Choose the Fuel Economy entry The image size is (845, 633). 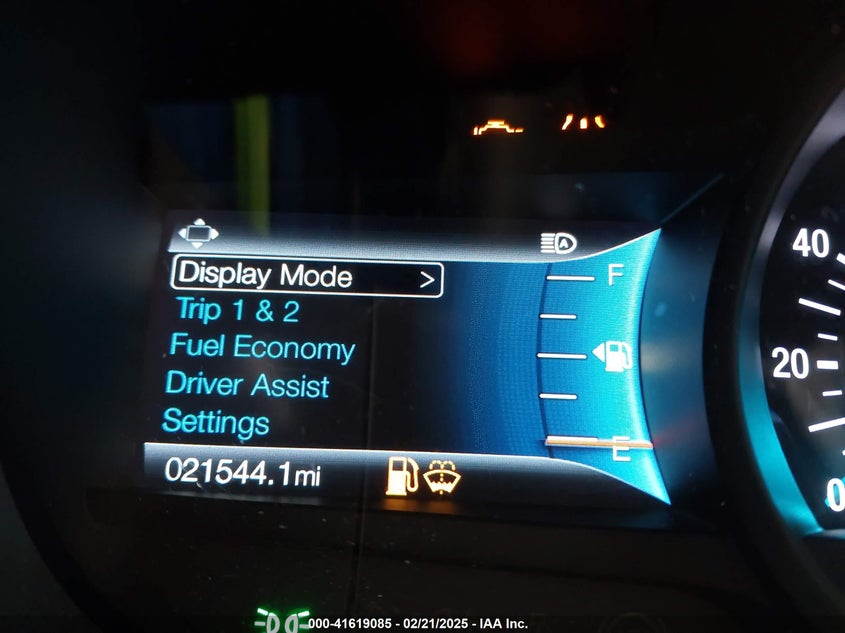(262, 348)
